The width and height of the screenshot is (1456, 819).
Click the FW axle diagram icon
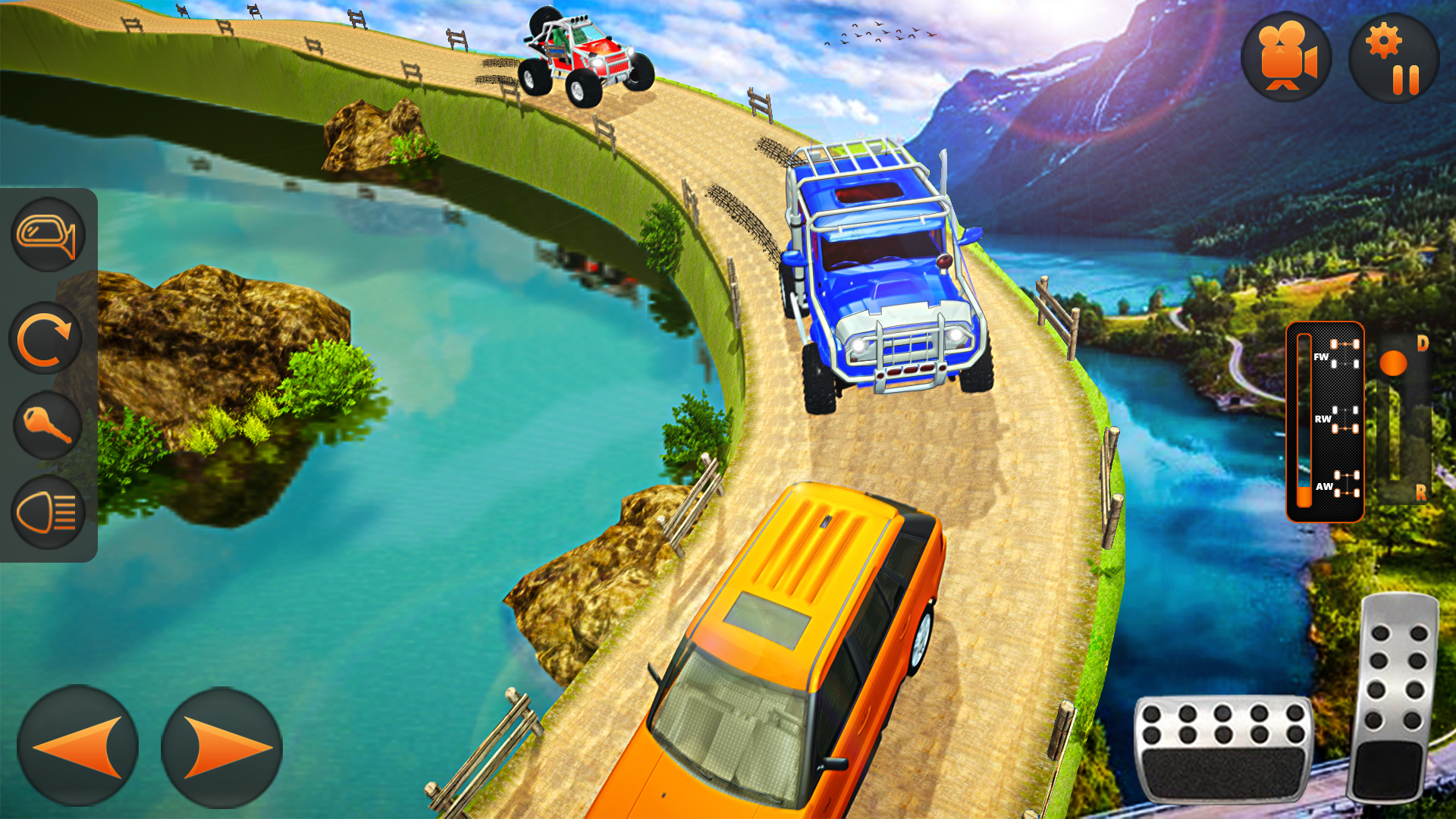pyautogui.click(x=1345, y=353)
